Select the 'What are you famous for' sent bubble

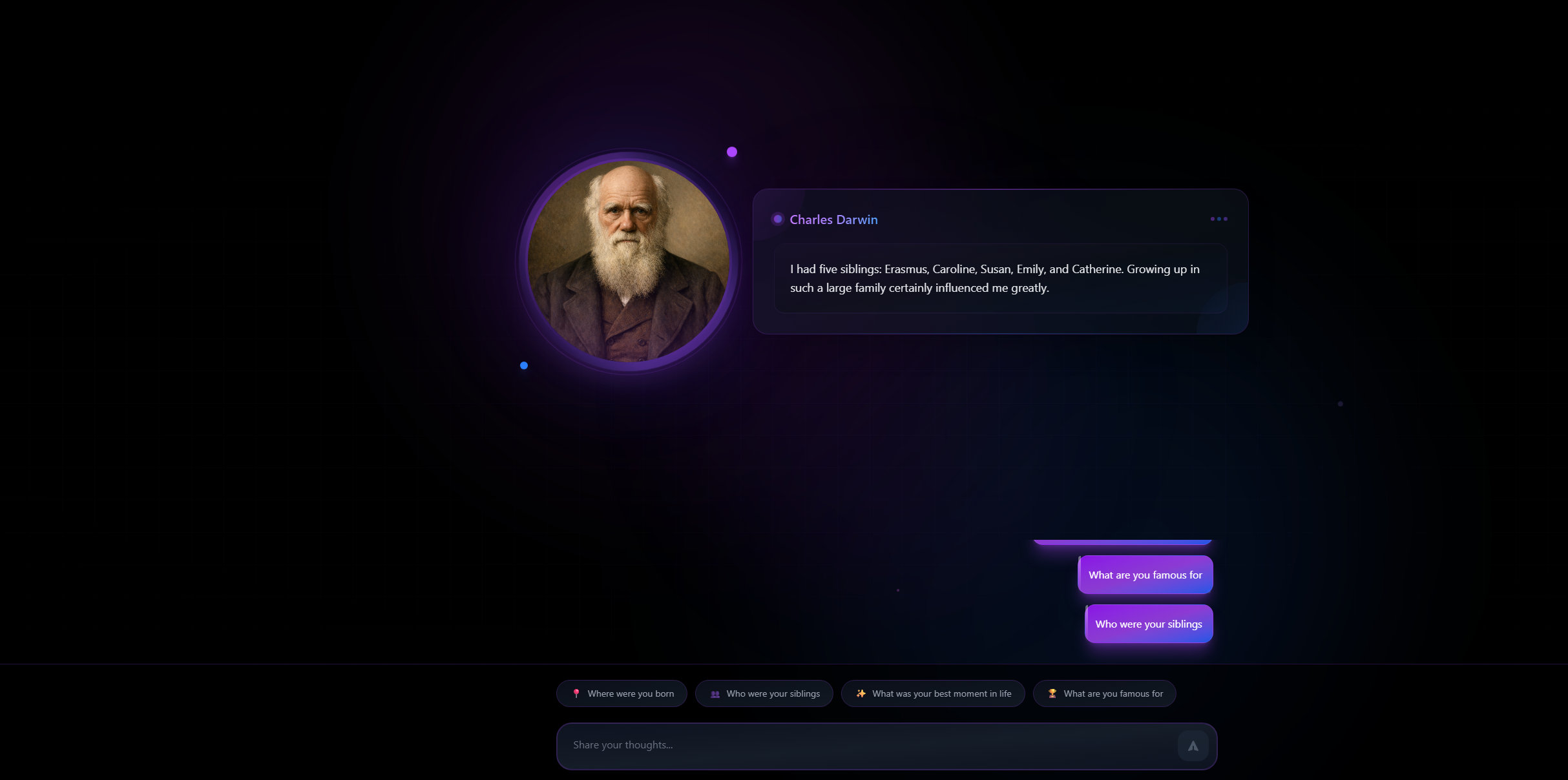[1145, 575]
